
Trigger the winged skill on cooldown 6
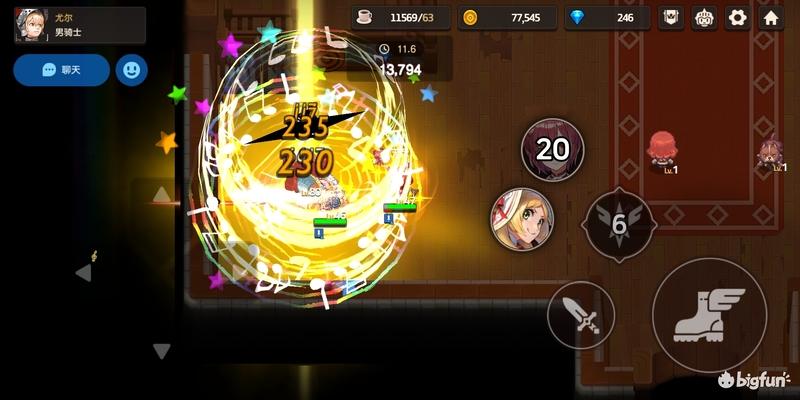[x=619, y=223]
